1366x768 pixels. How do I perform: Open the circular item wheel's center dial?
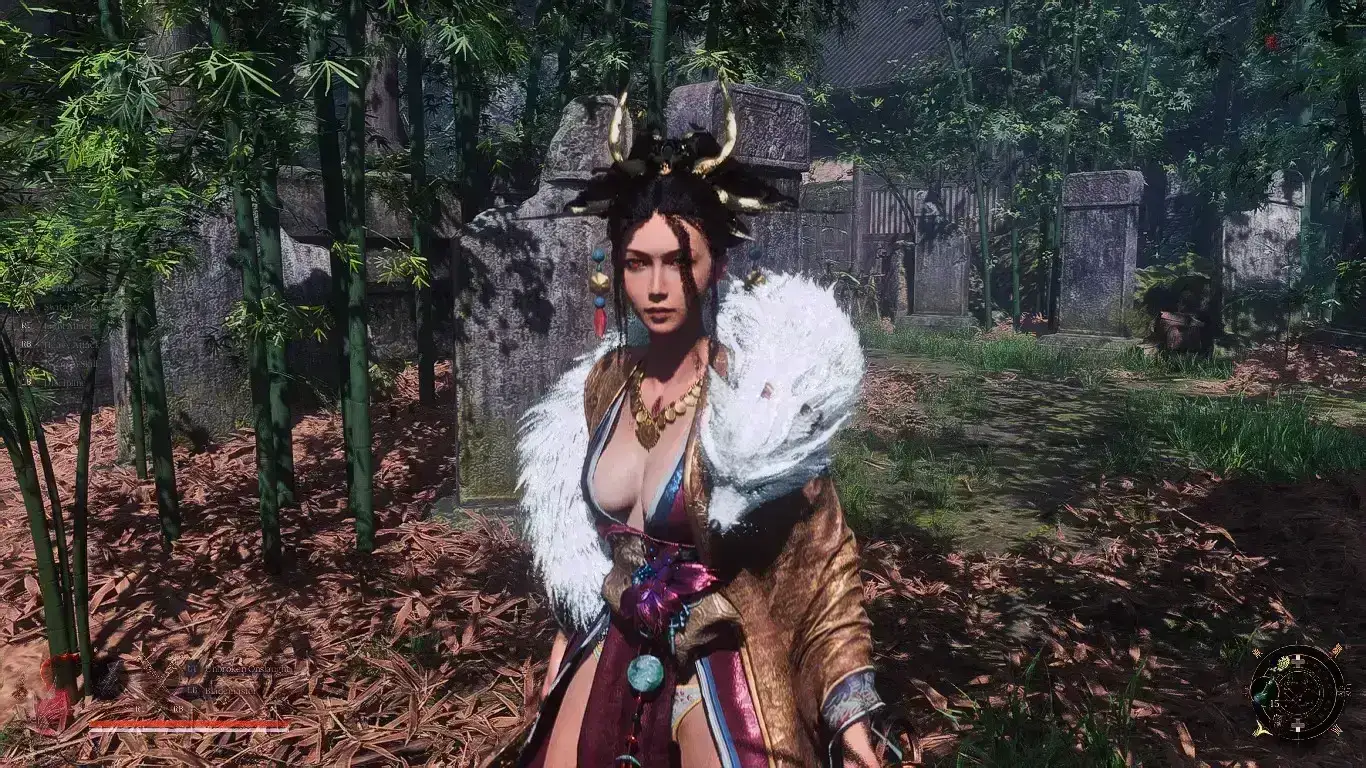click(1297, 692)
